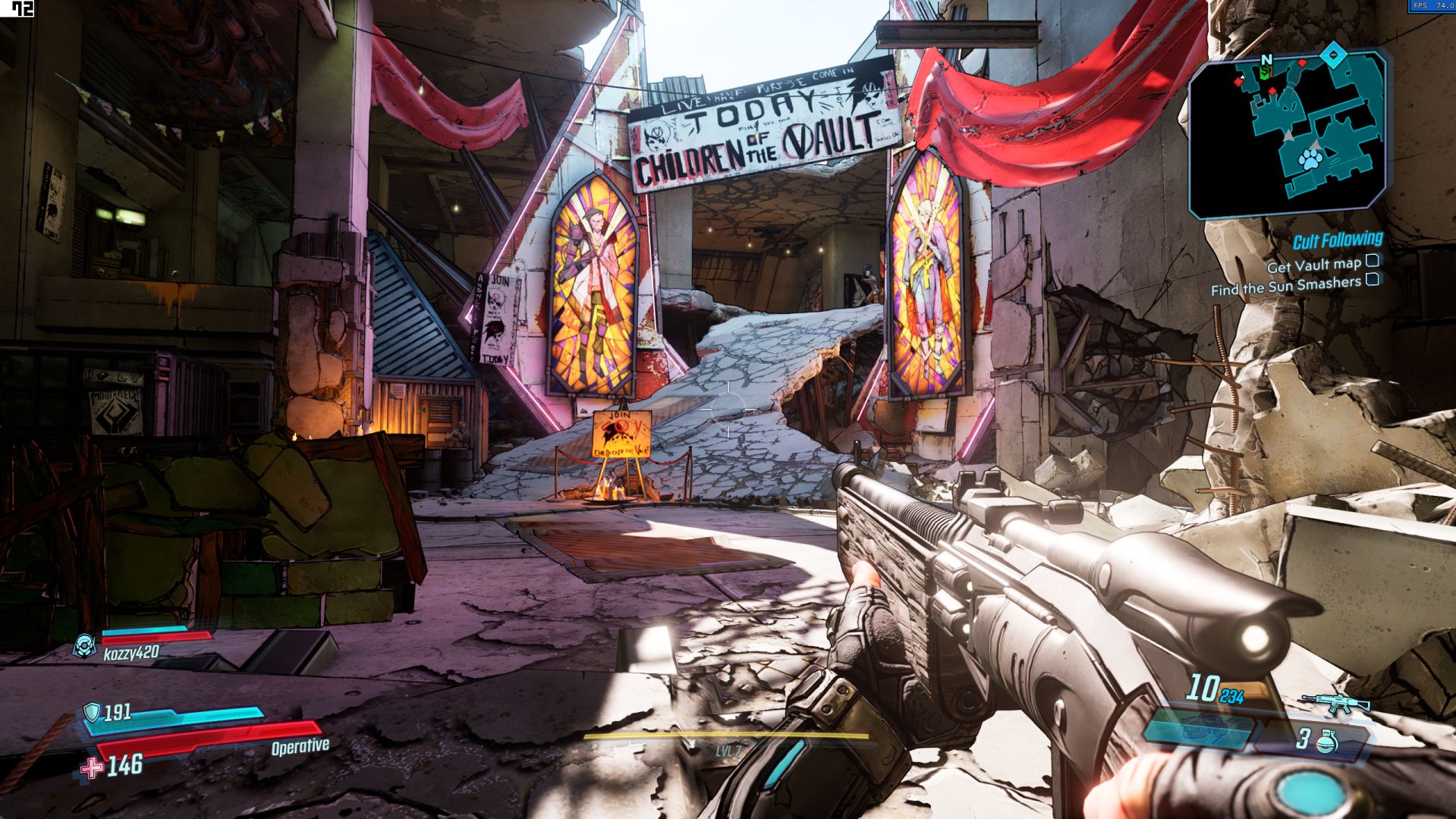Click the red health cross icon
Image resolution: width=1456 pixels, height=819 pixels.
92,768
